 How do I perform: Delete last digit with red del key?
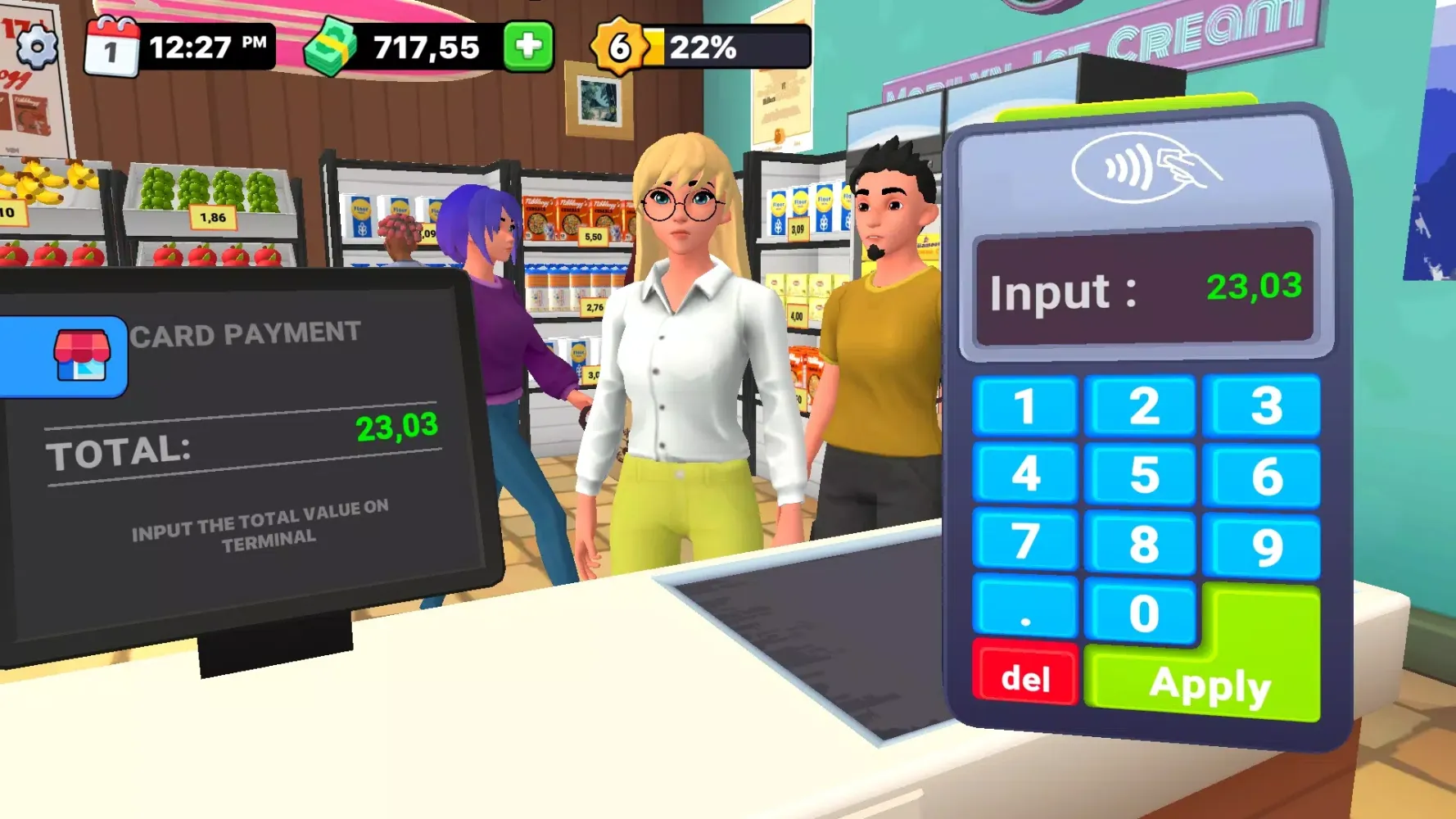[x=1025, y=676]
